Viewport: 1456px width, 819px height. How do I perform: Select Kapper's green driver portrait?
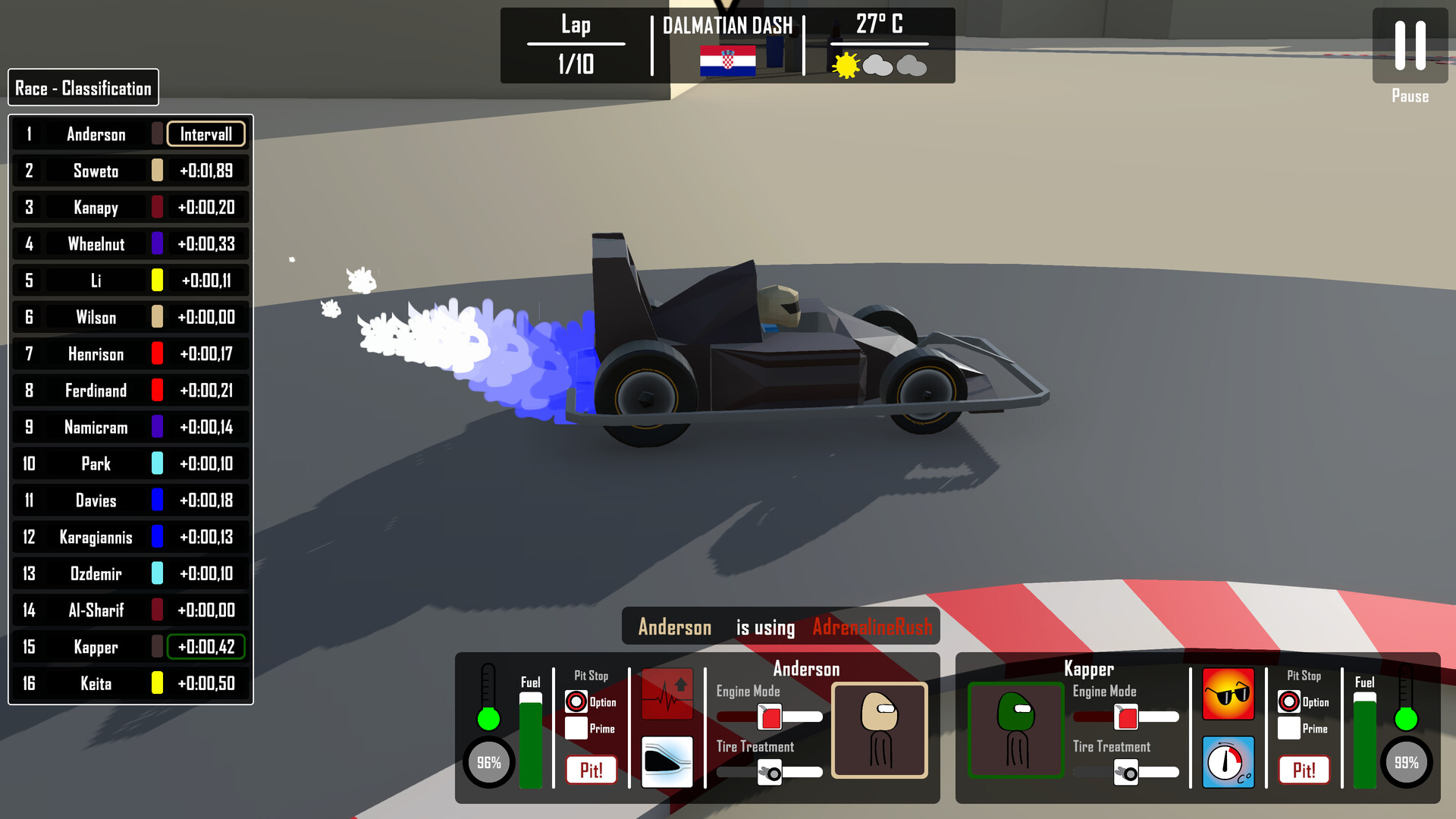pos(1015,730)
